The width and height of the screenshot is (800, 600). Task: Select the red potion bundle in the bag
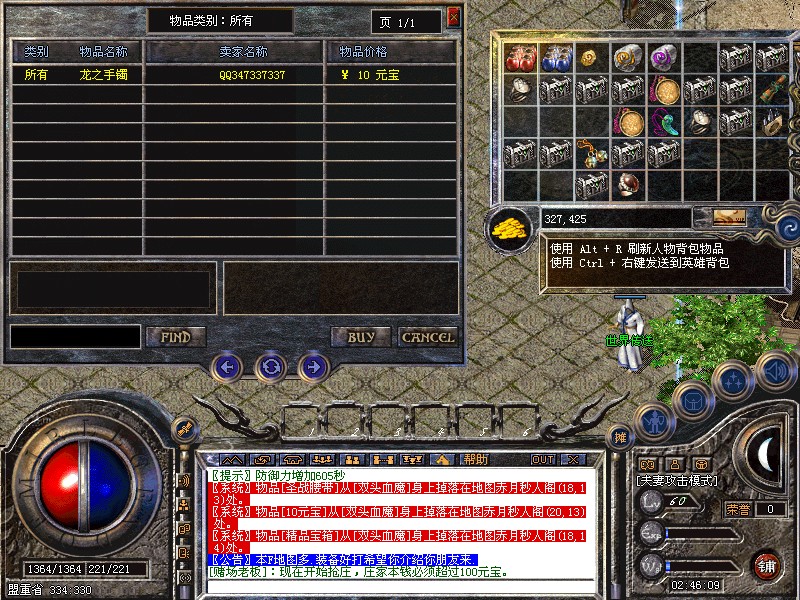521,57
